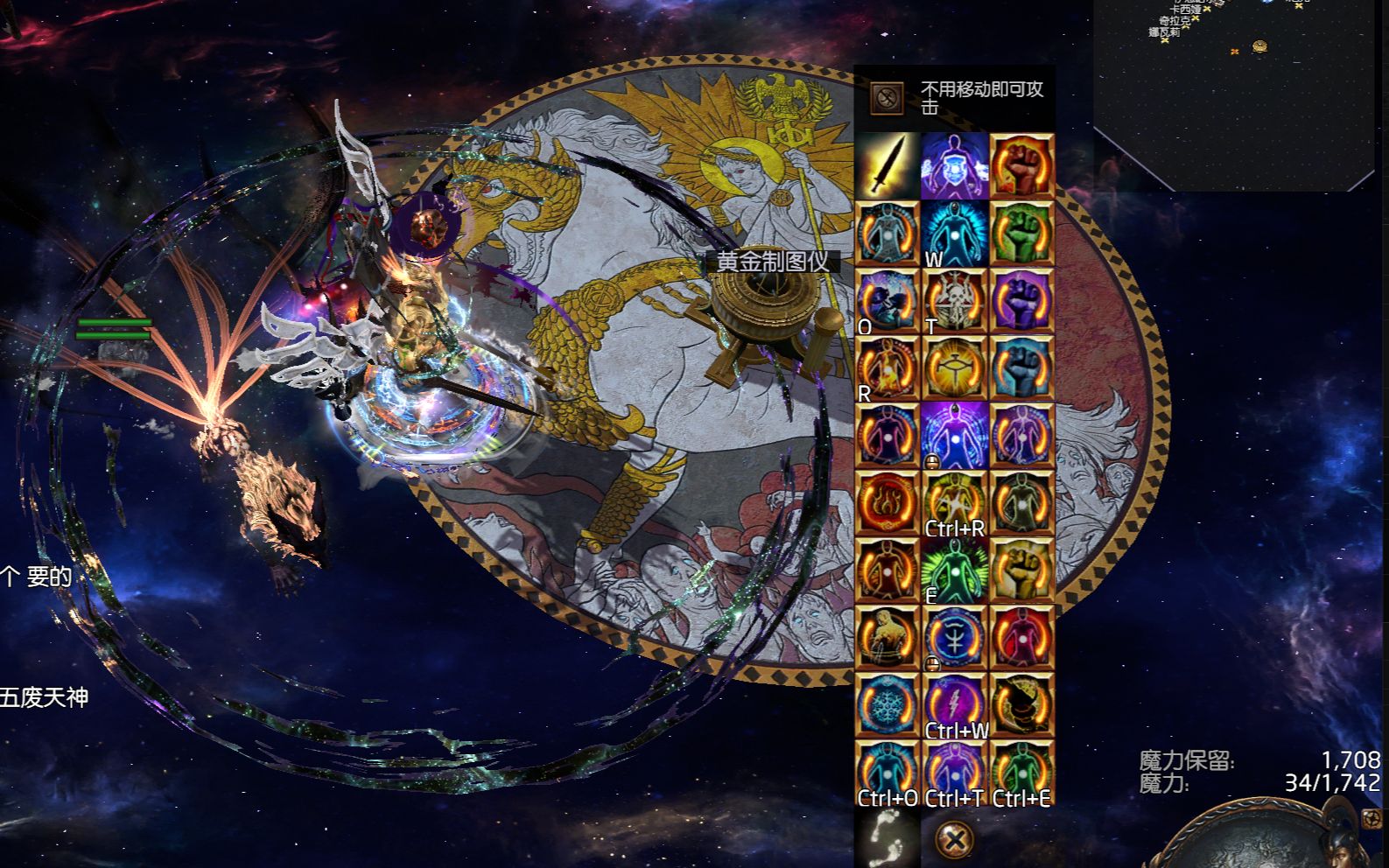
Task: Close the skill selection panel
Action: click(x=954, y=840)
